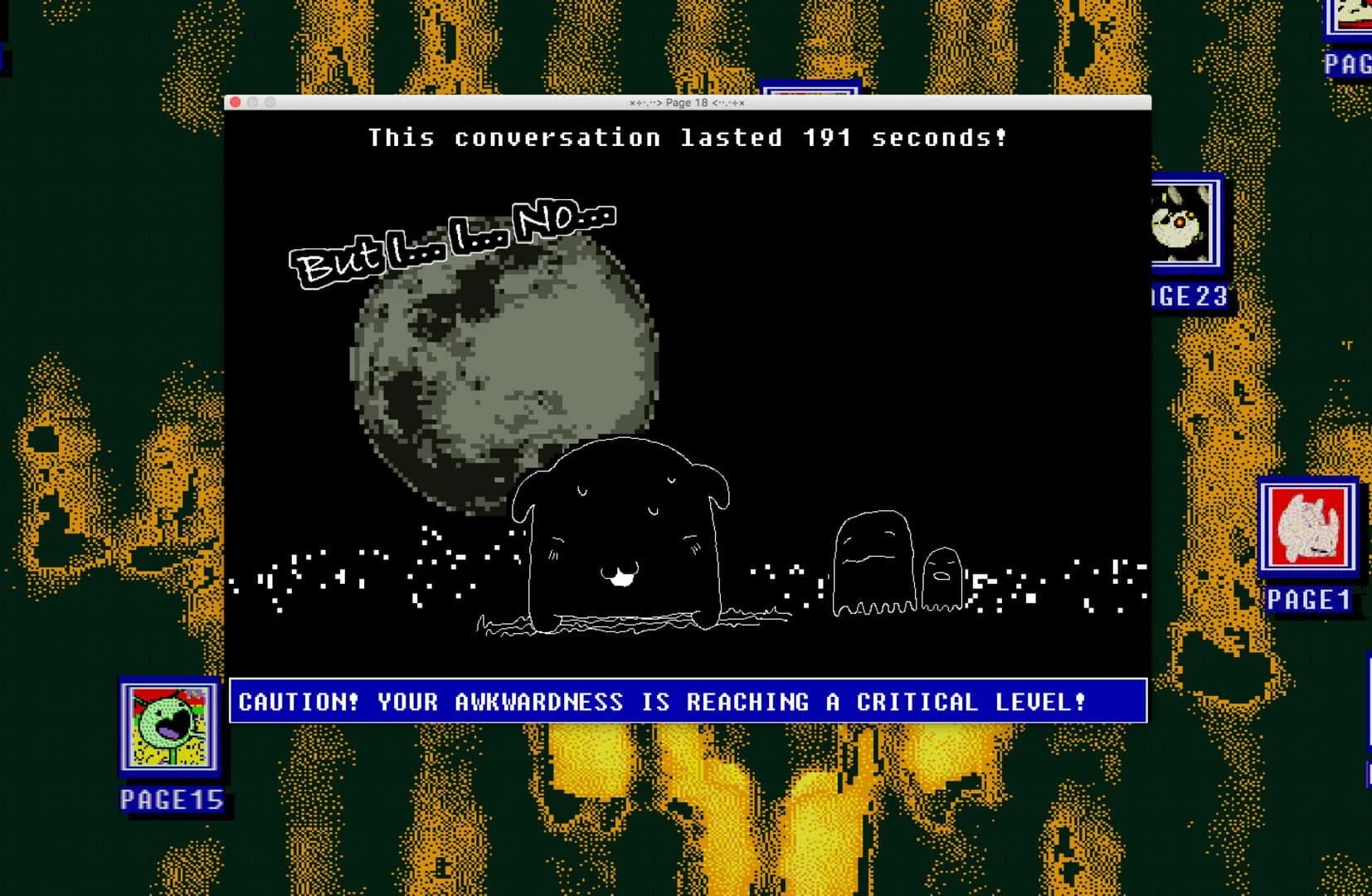
Task: Click the taller ghost onlooker
Action: coord(873,564)
